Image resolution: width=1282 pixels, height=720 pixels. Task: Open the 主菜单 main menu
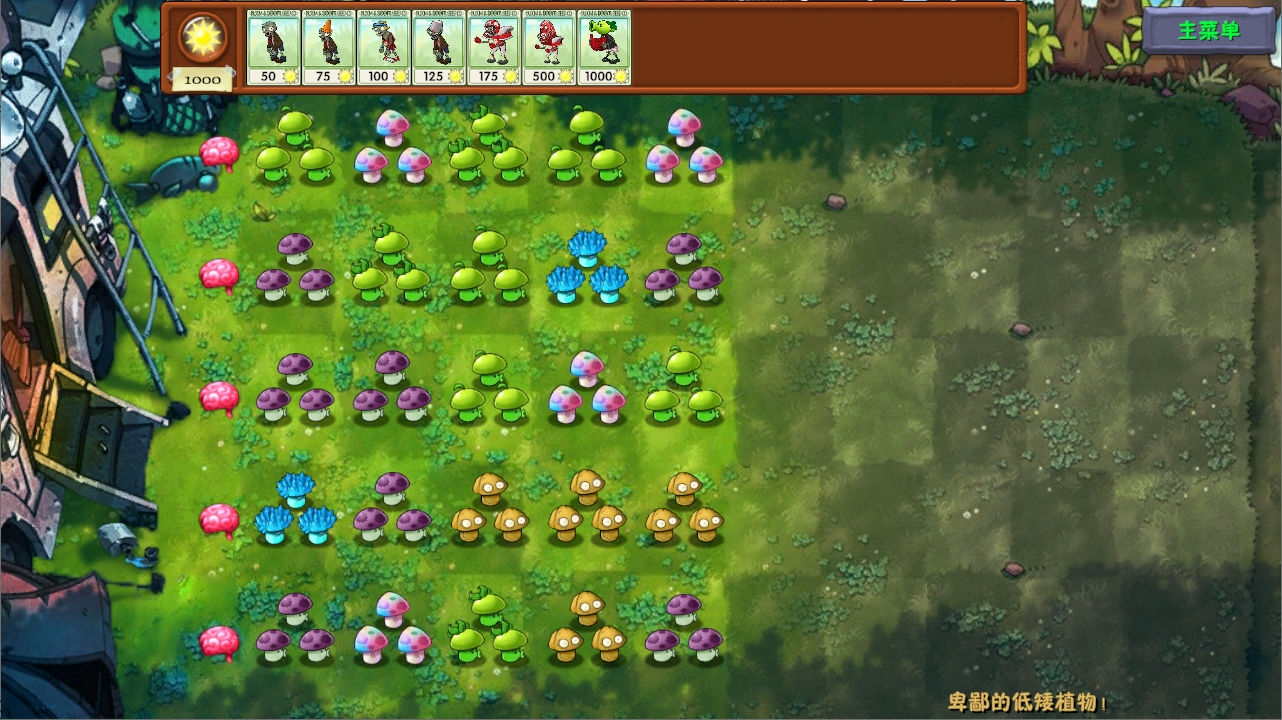[1207, 31]
